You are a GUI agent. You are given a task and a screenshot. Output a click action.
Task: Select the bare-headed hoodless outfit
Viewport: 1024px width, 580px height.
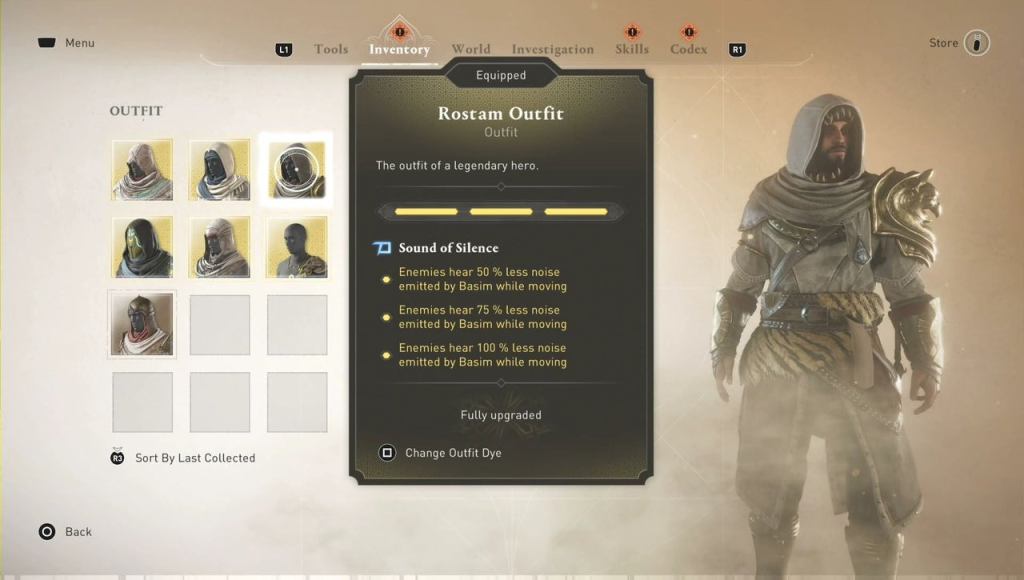297,247
